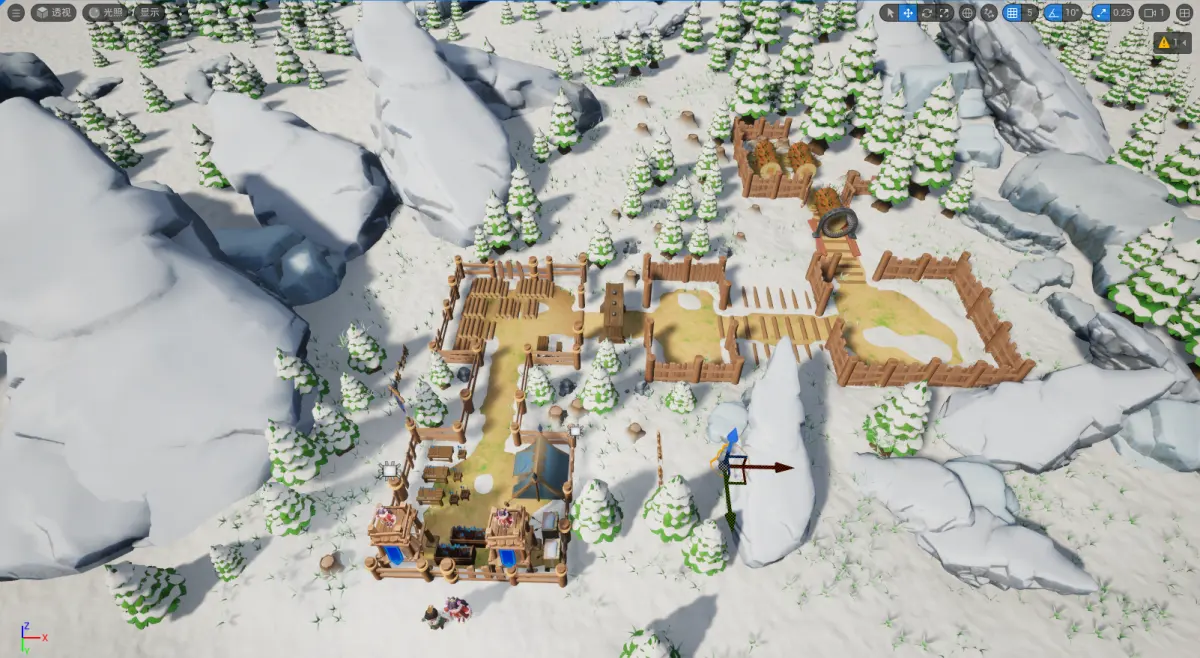Switch to the rotate gizmo tool
The width and height of the screenshot is (1200, 658).
pyautogui.click(x=927, y=13)
